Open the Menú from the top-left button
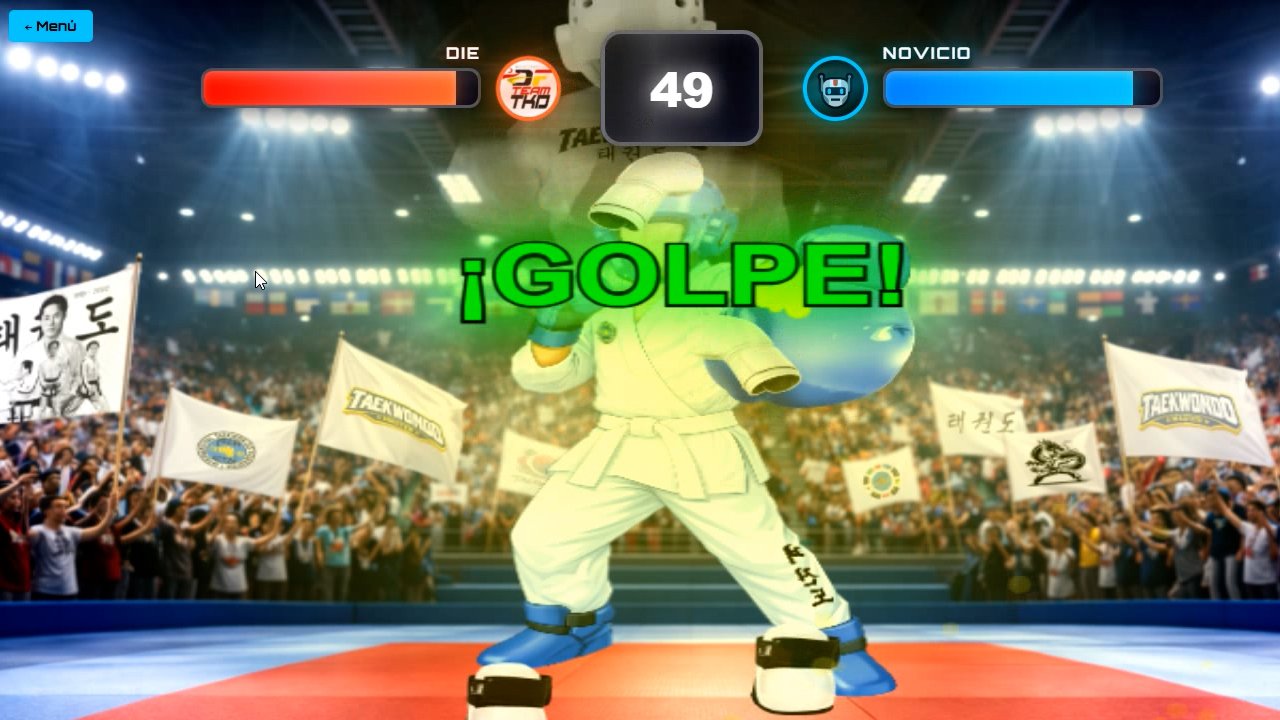The height and width of the screenshot is (720, 1280). tap(50, 26)
